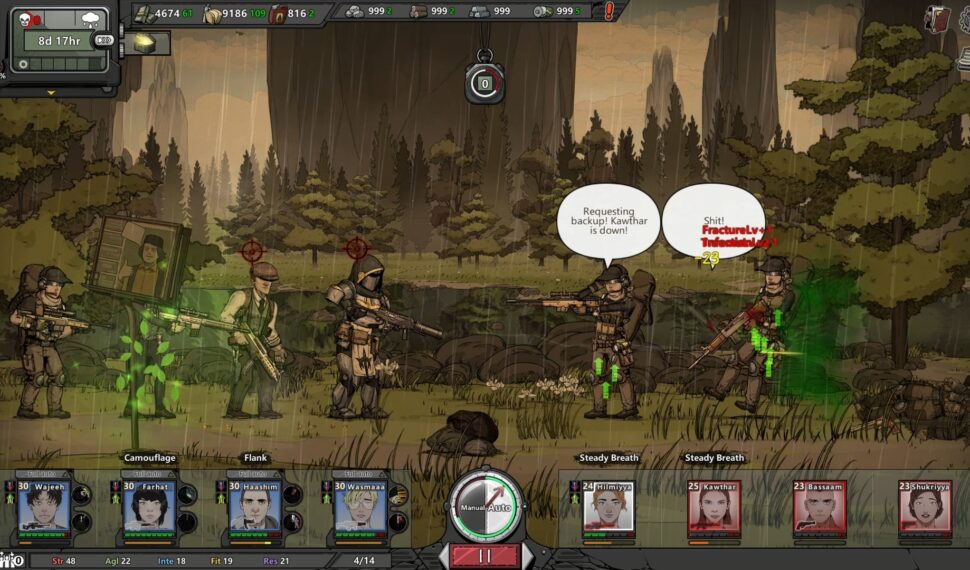
Task: Toggle the Manual/Auto combat dial
Action: coord(485,505)
